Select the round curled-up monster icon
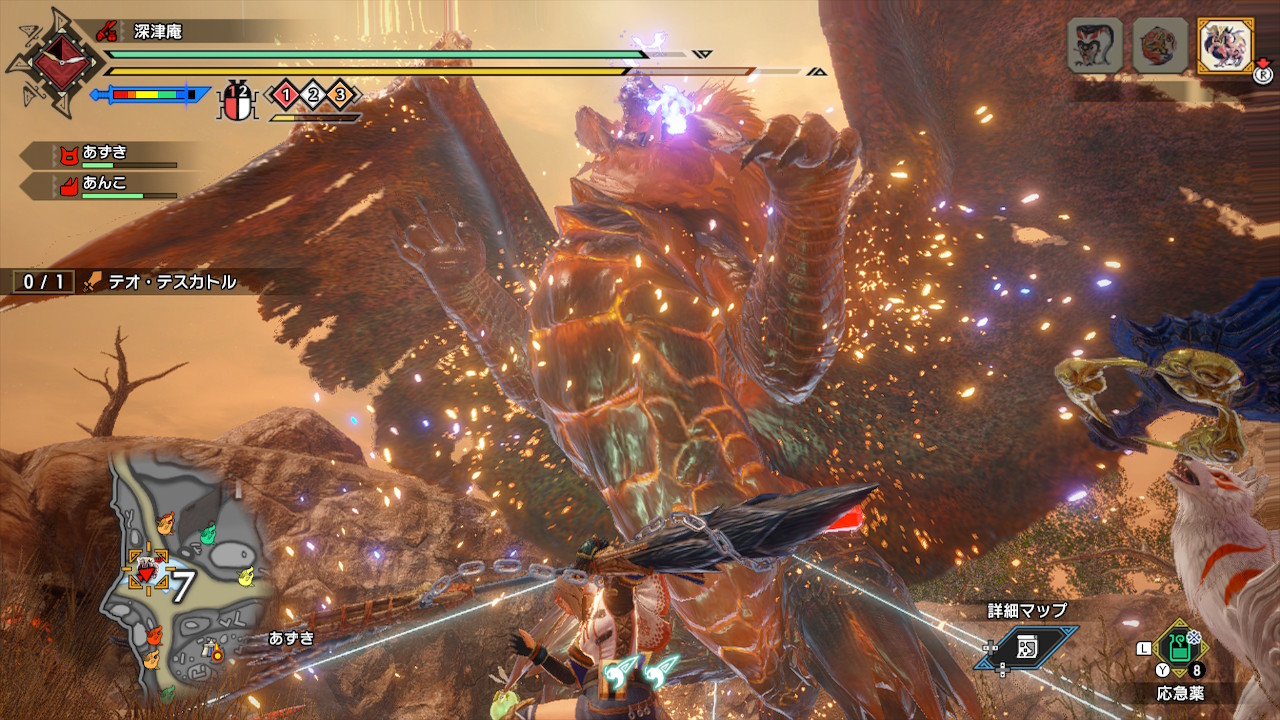Image resolution: width=1280 pixels, height=720 pixels. (x=1160, y=45)
